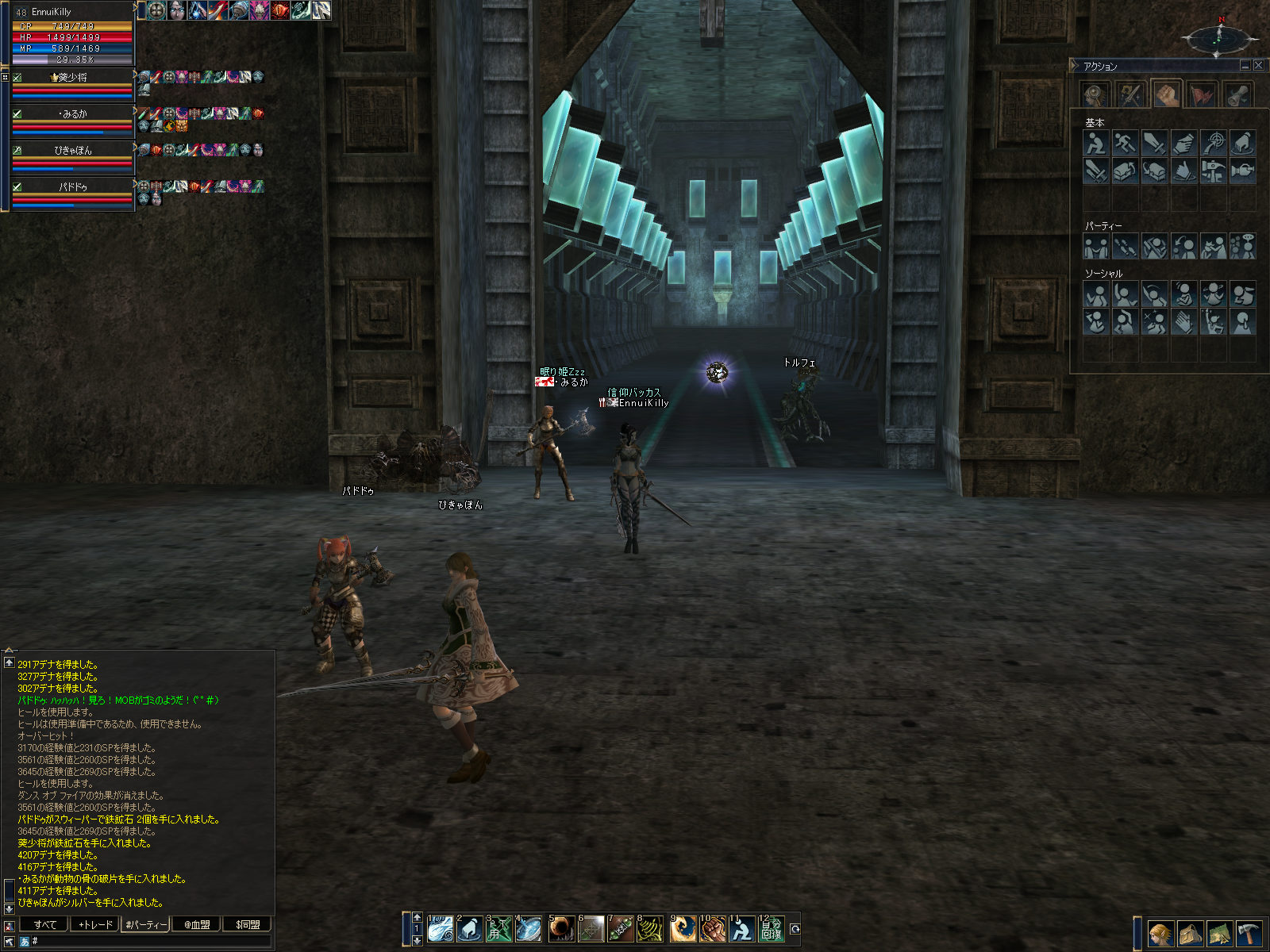
Task: Open the hammer icon in bottom-right menu
Action: click(x=1249, y=933)
